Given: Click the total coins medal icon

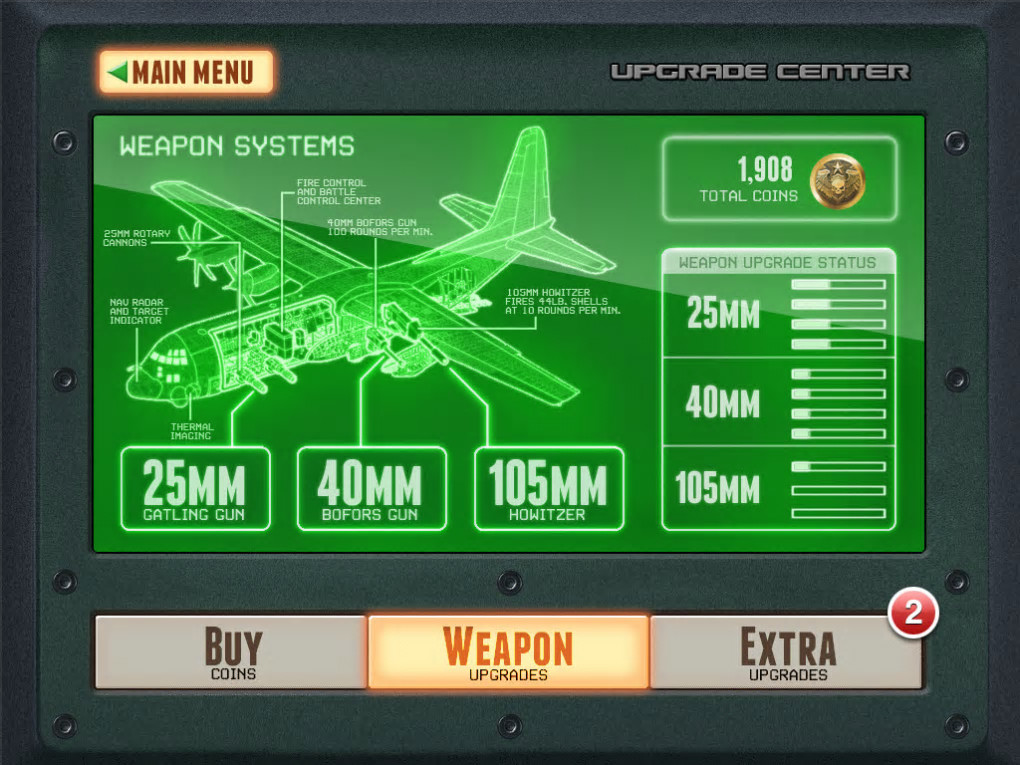Looking at the screenshot, I should point(837,181).
